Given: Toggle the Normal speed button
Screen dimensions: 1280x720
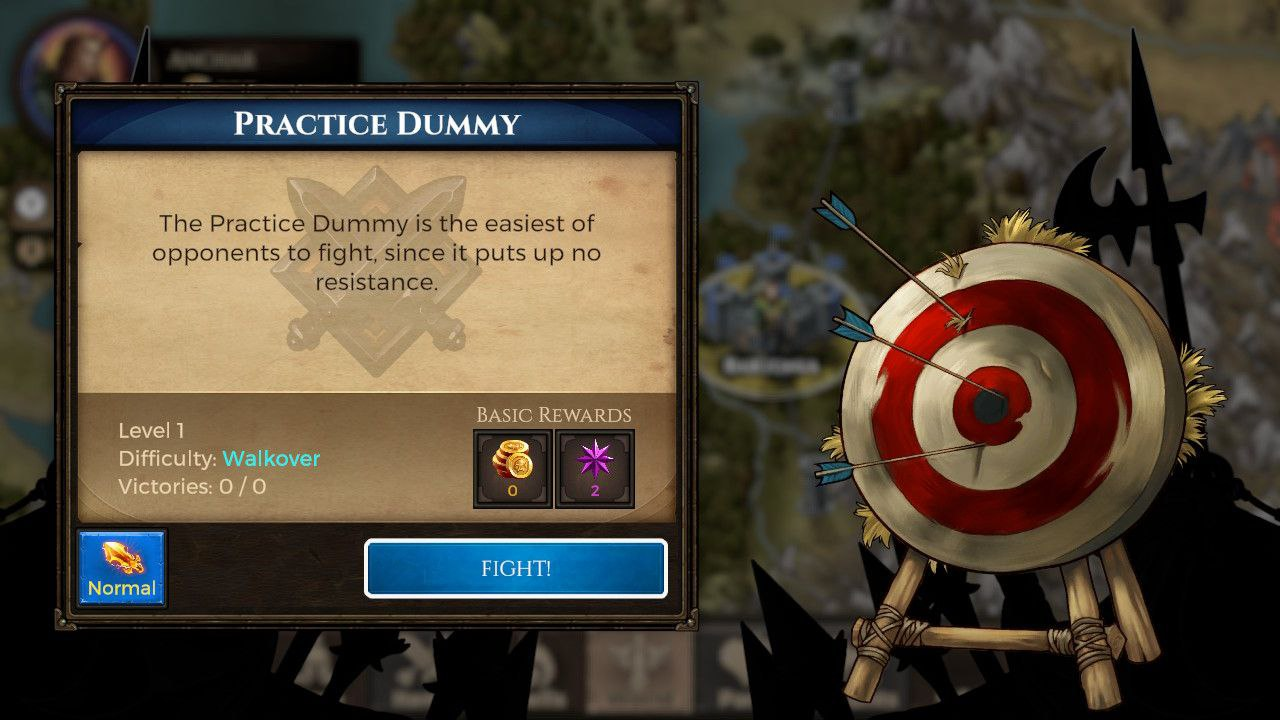Looking at the screenshot, I should tap(122, 569).
